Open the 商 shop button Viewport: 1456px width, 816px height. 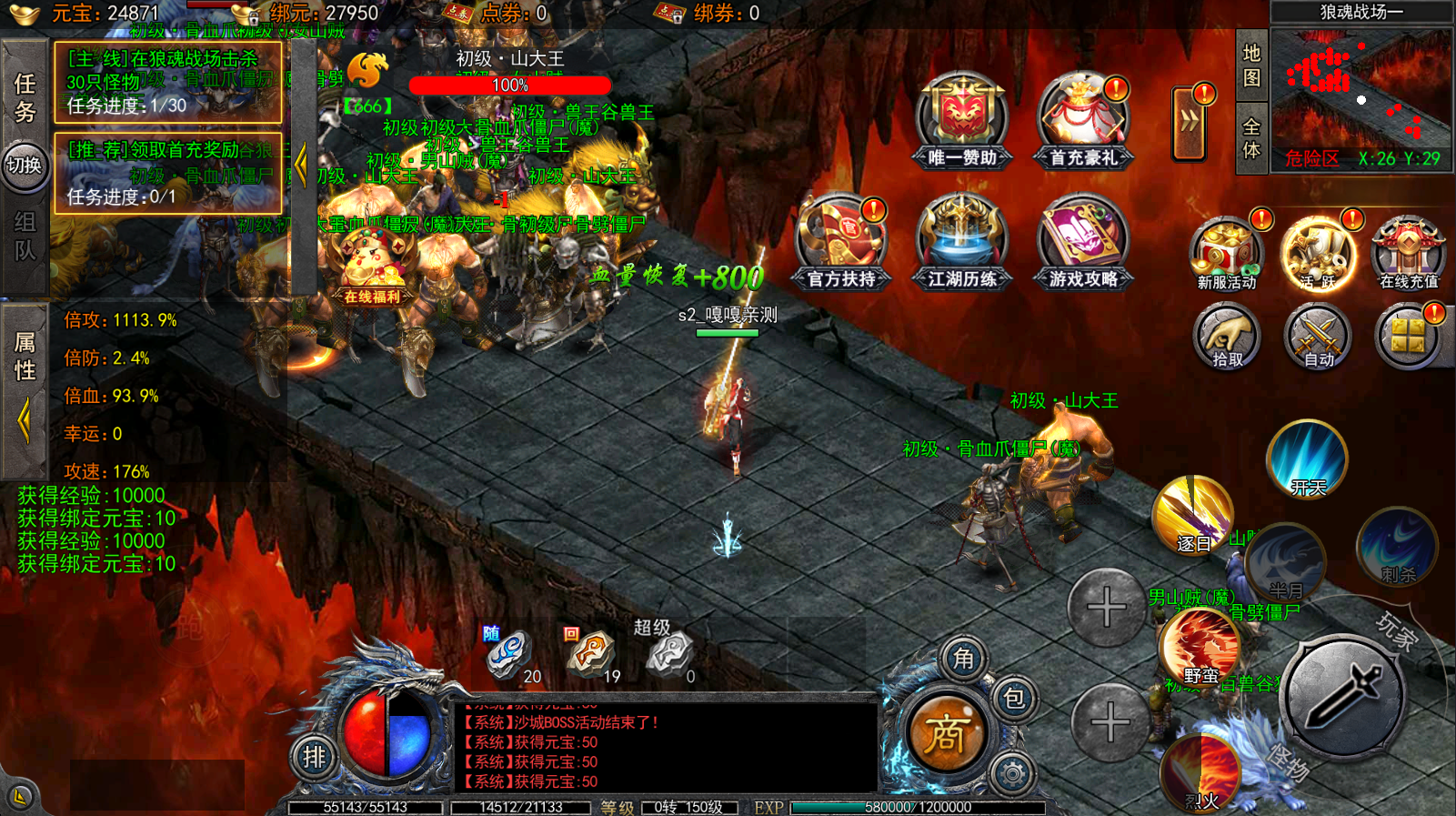946,734
